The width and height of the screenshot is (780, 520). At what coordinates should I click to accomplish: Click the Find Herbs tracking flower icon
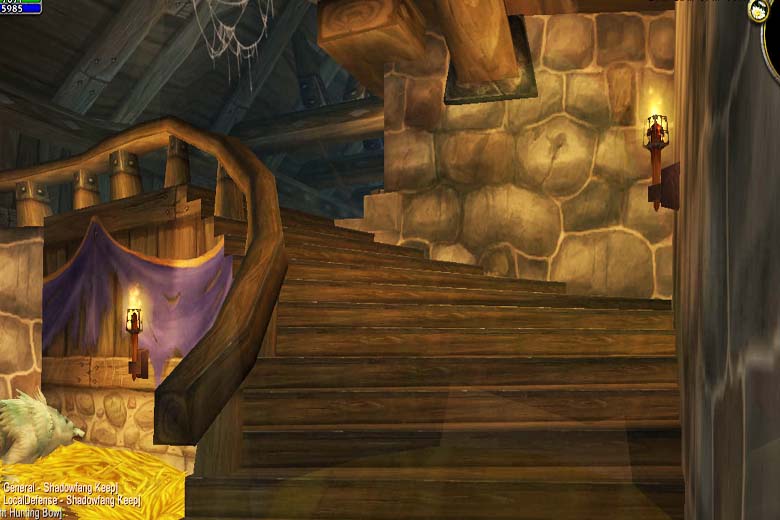(758, 11)
